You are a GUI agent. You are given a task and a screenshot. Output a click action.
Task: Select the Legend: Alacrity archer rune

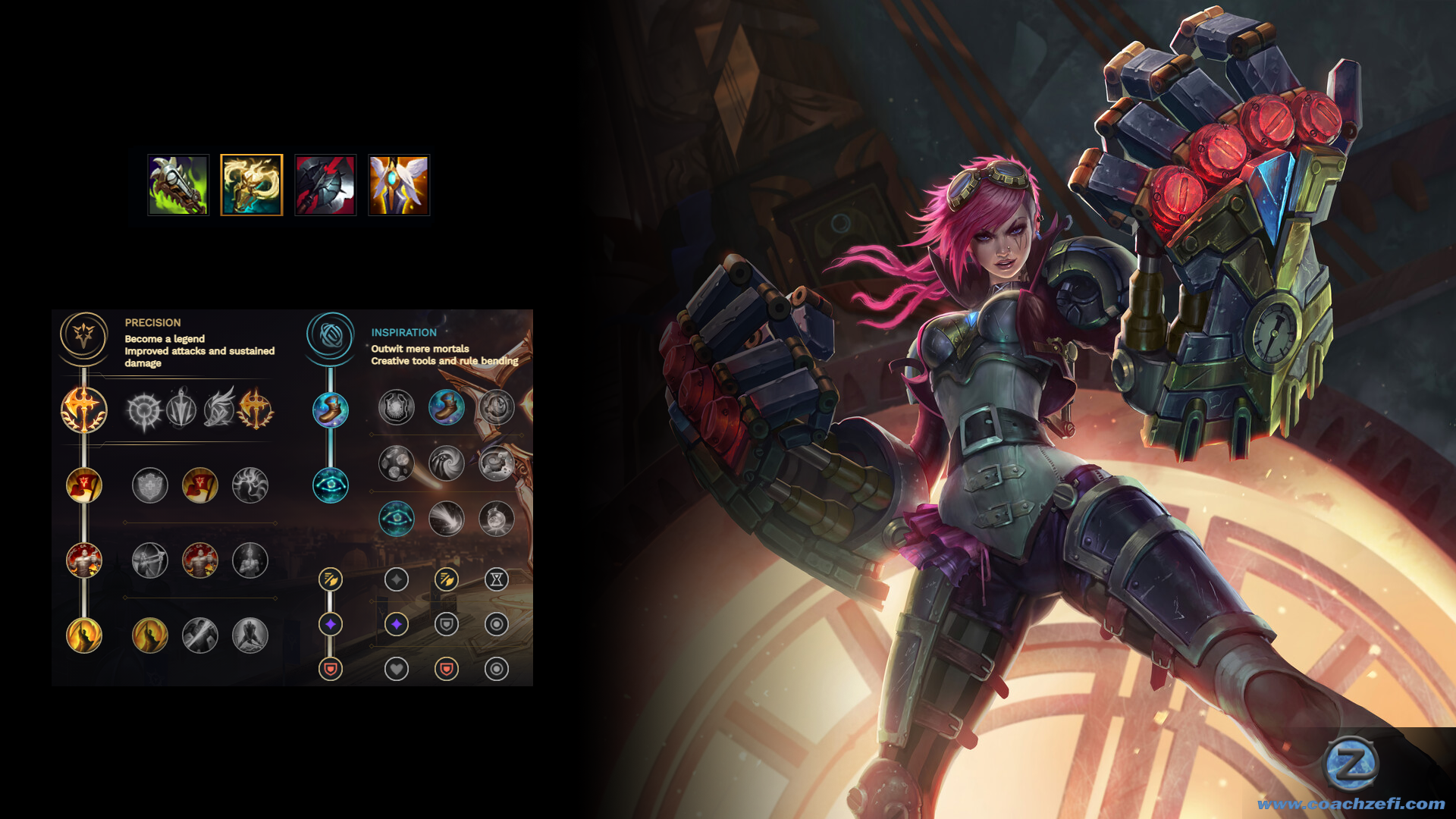150,561
